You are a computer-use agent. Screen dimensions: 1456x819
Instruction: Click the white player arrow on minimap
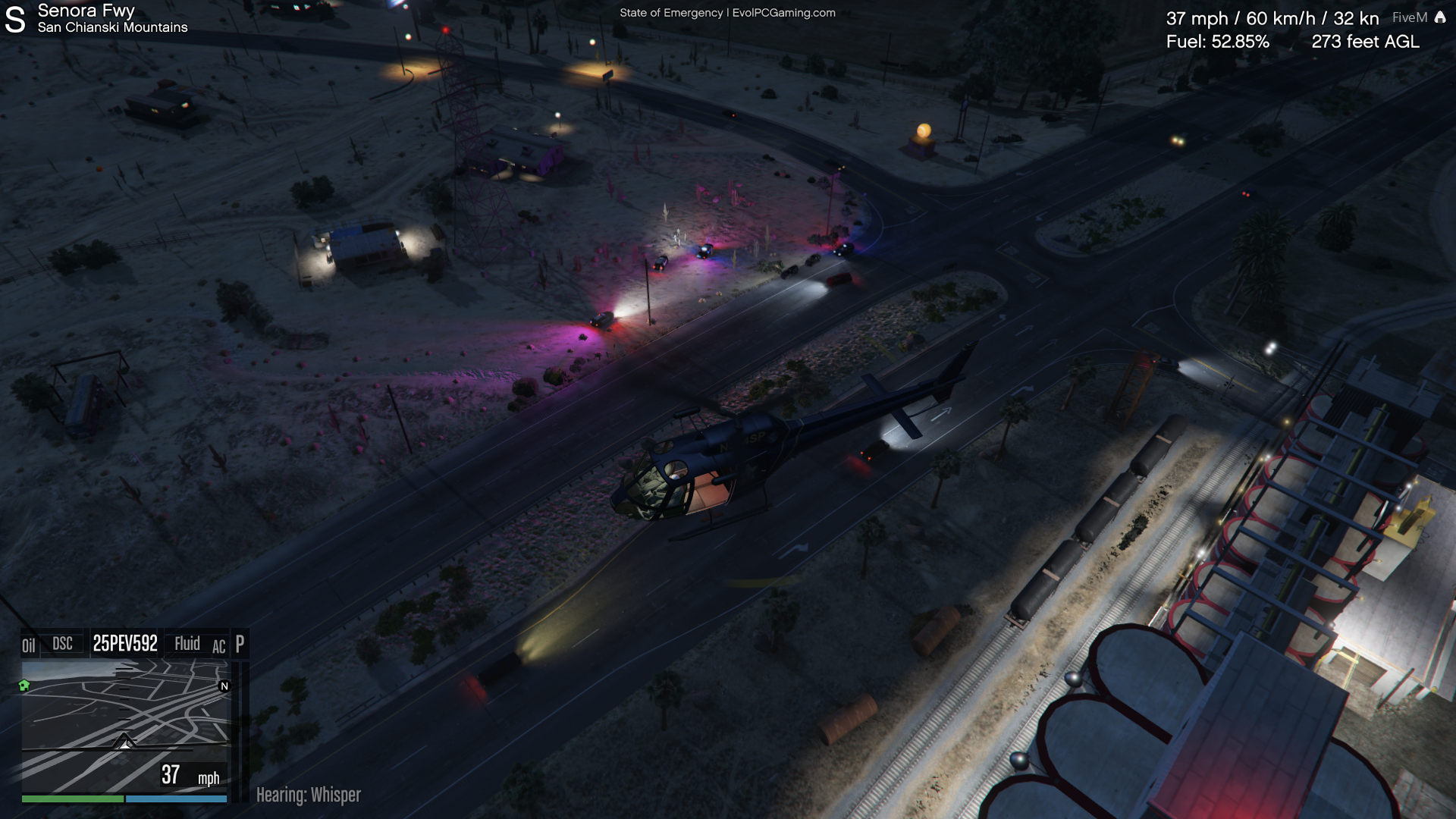point(125,742)
